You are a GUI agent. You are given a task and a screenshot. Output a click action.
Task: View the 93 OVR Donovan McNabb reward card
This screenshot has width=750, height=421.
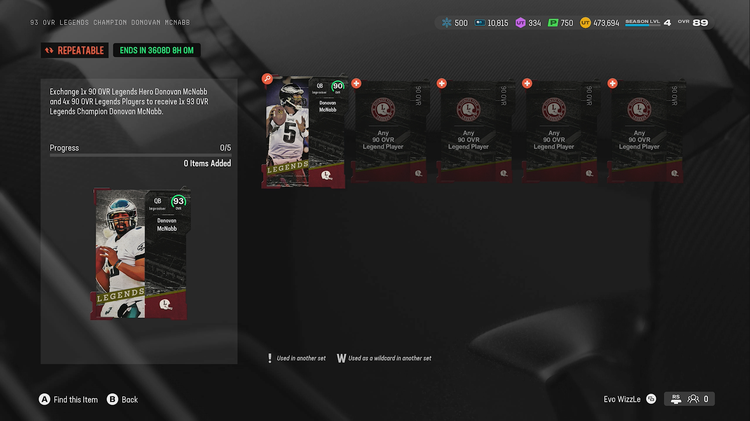point(139,253)
